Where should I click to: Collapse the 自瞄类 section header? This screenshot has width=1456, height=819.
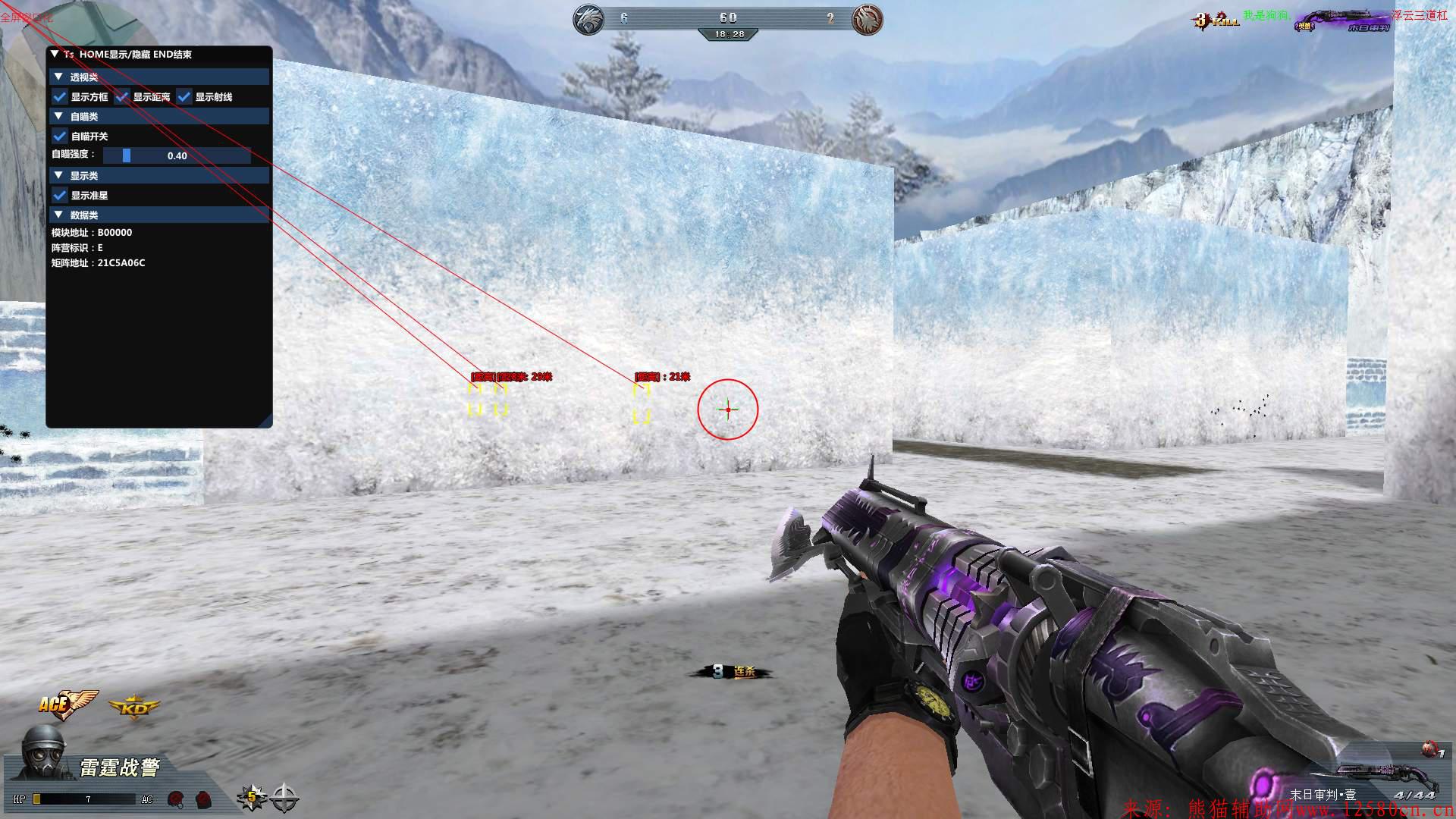click(x=58, y=116)
